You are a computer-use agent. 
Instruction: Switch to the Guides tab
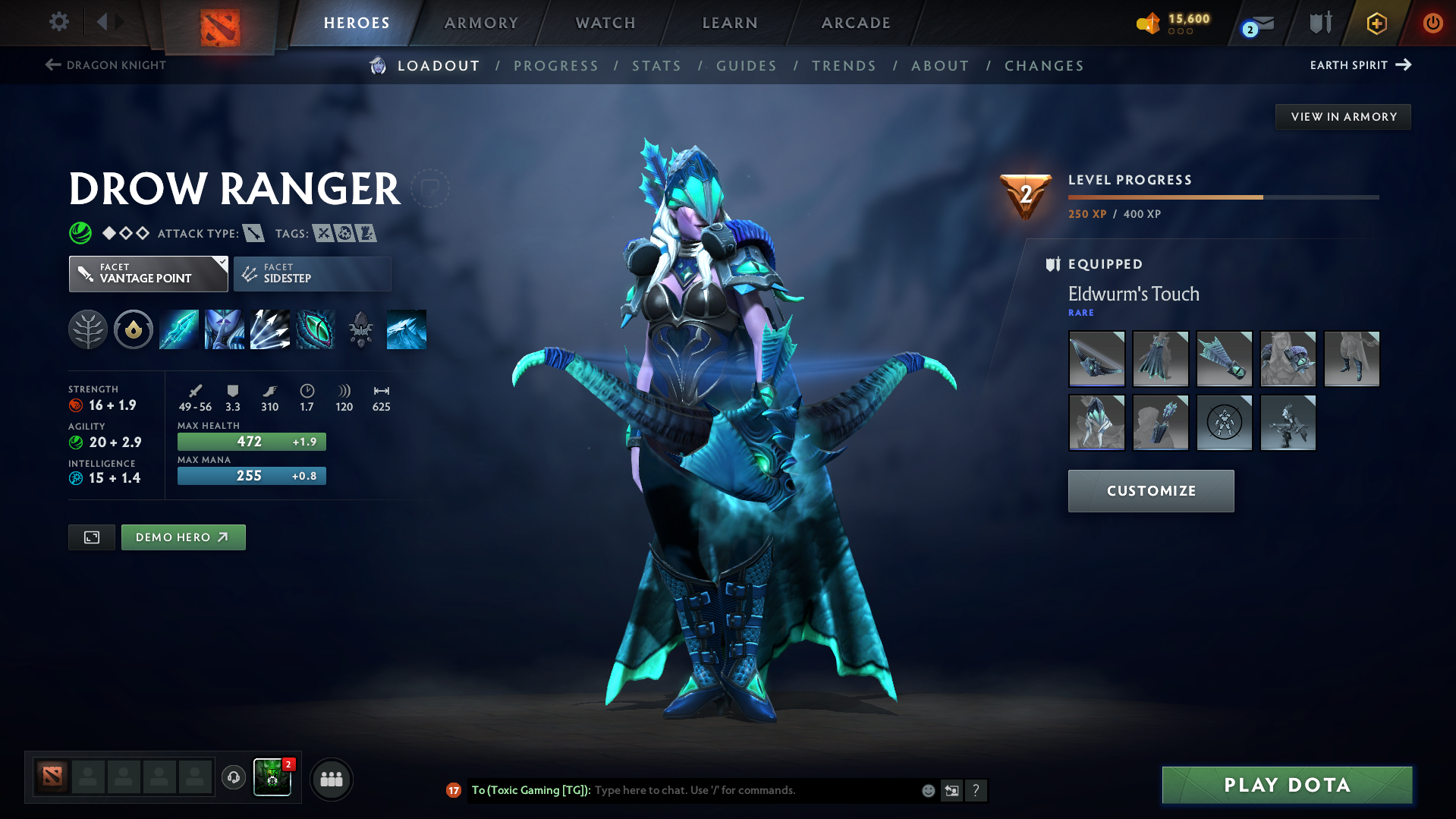tap(747, 66)
